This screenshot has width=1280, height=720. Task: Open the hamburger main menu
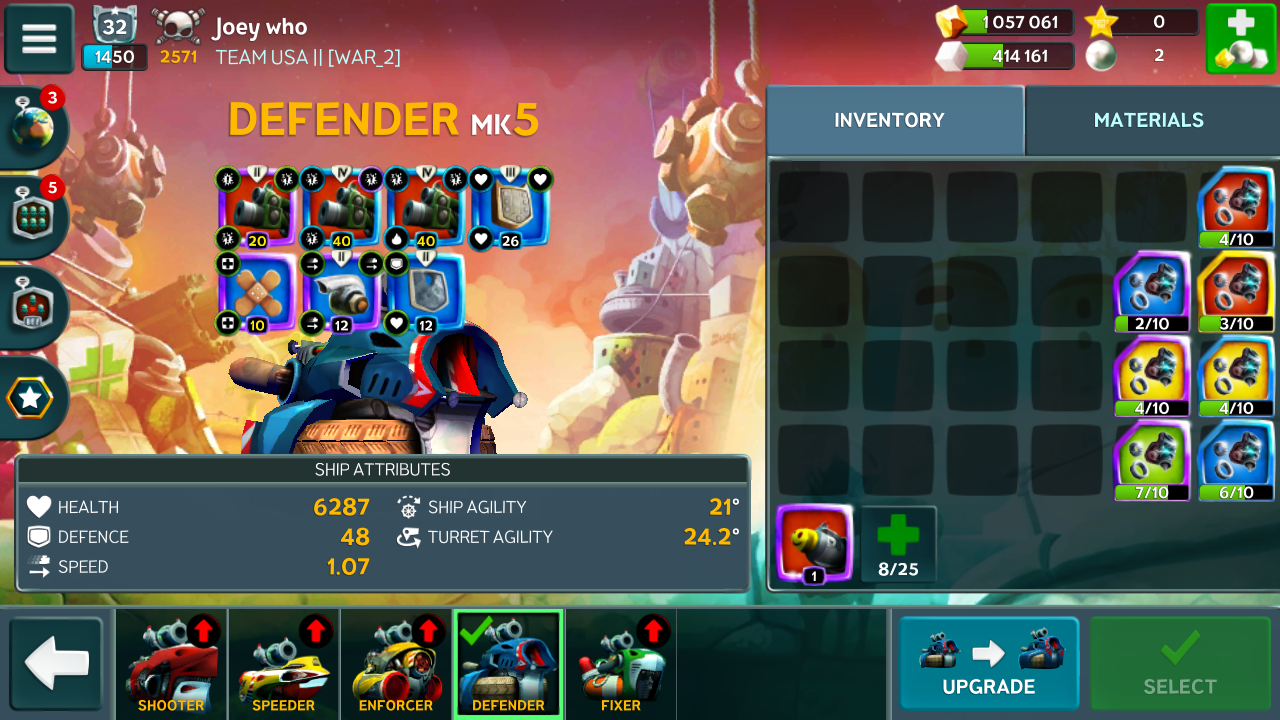[39, 39]
